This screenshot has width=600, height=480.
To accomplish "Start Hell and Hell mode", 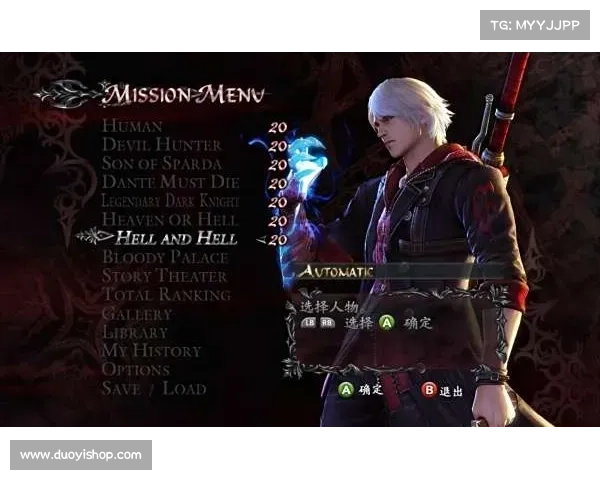I will click(176, 238).
